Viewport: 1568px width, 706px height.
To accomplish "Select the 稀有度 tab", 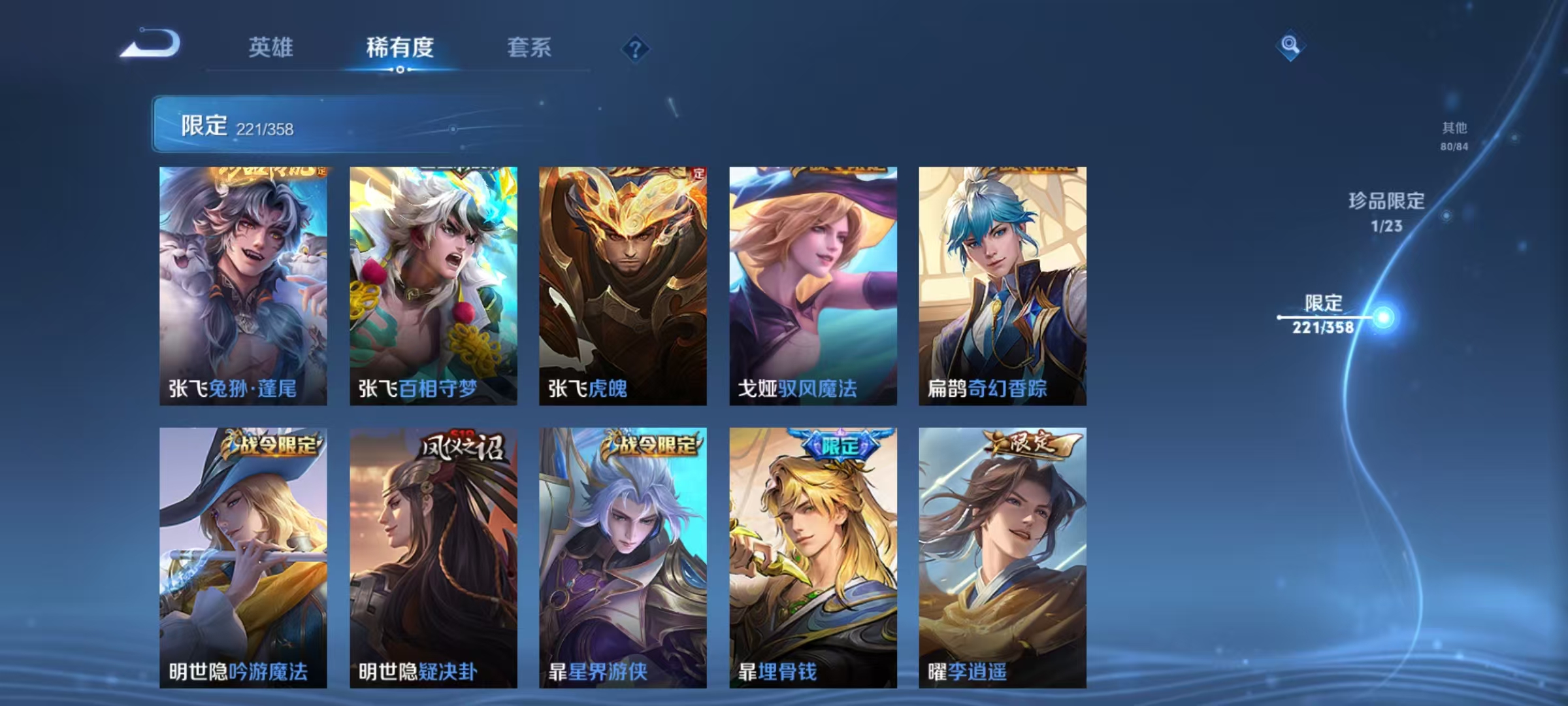I will (400, 47).
